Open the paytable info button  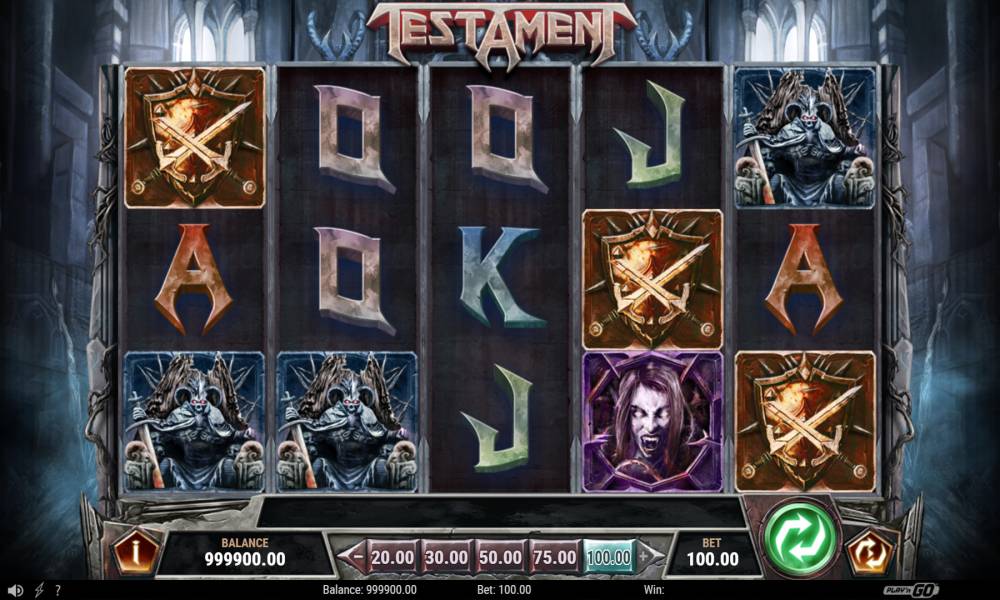[135, 549]
